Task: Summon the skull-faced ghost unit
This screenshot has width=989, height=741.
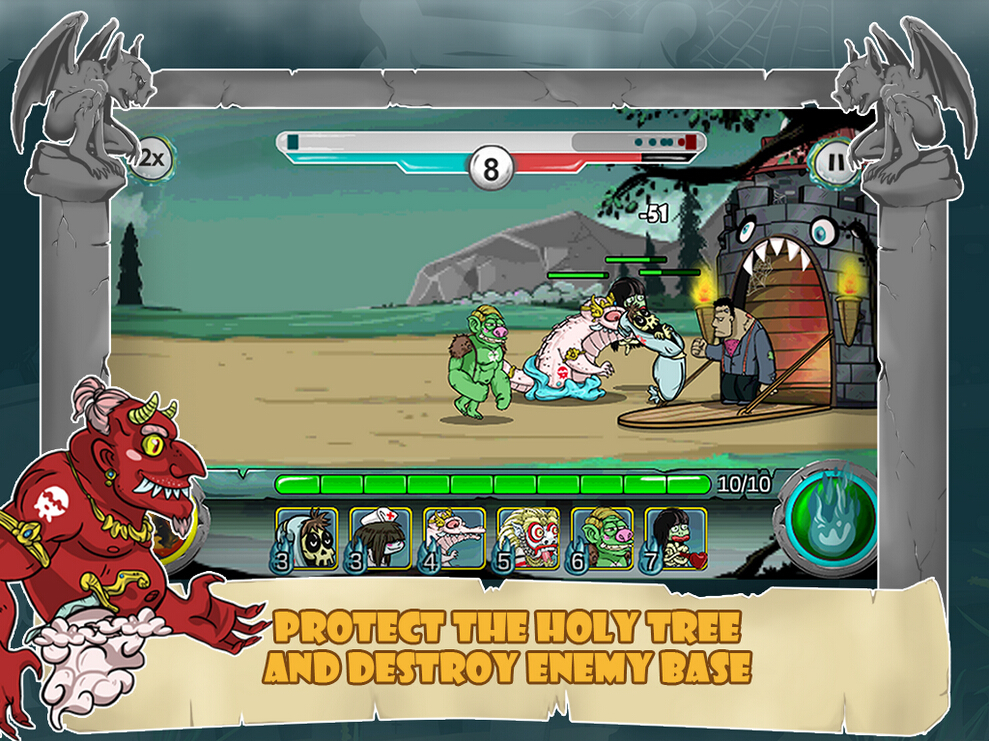Action: (x=306, y=539)
